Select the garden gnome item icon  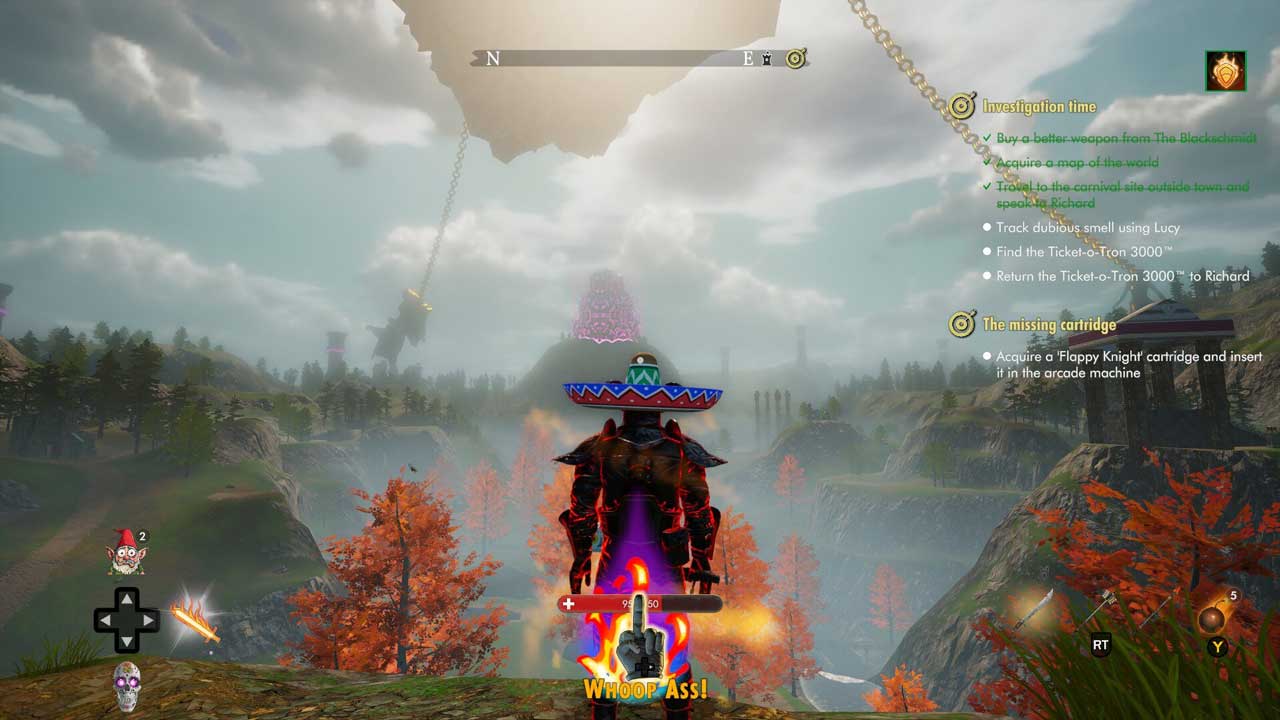click(x=127, y=552)
